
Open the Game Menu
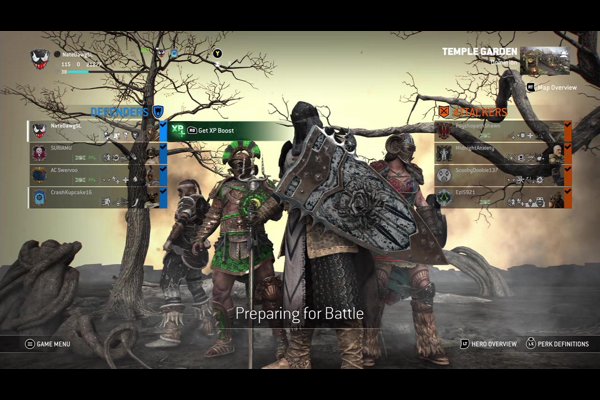[x=50, y=344]
